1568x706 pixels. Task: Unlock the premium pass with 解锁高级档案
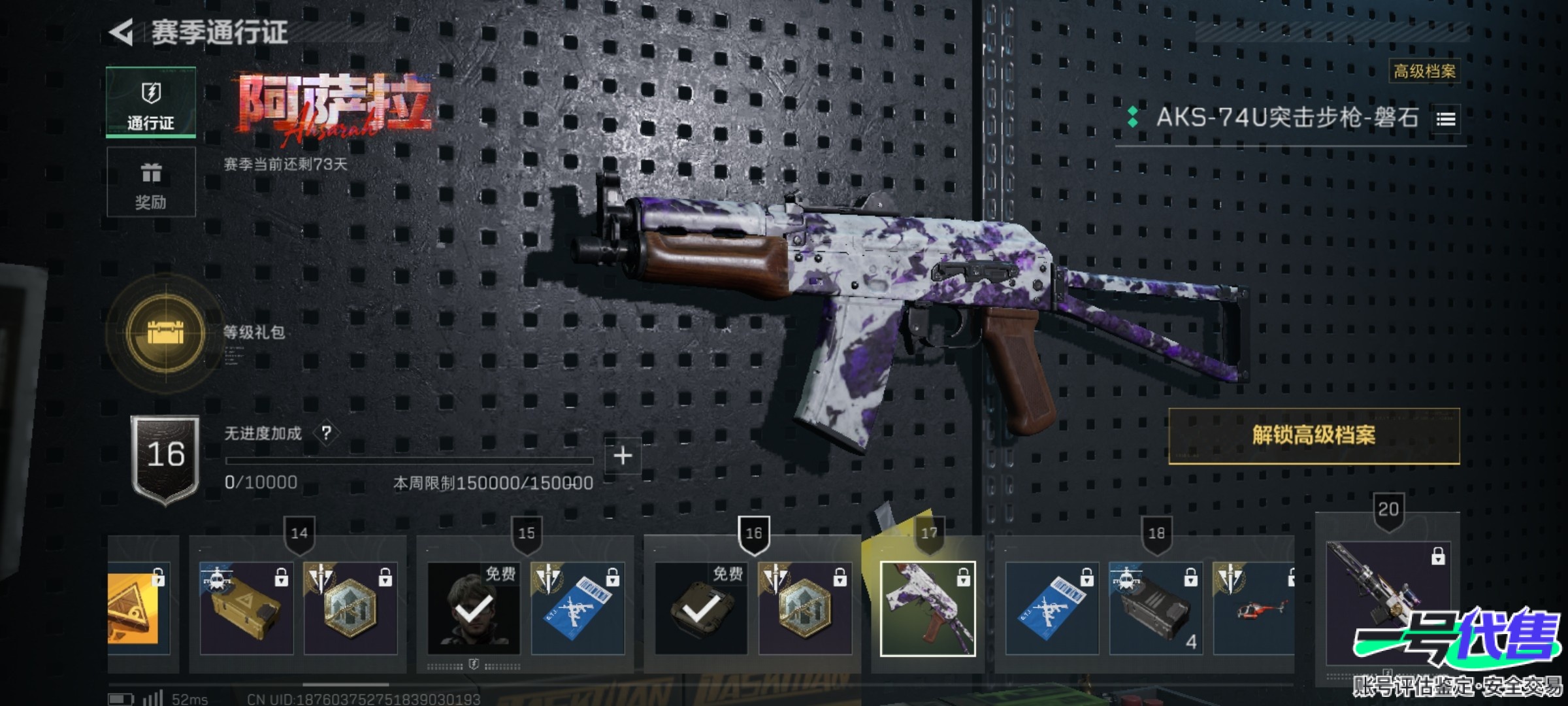(1313, 435)
